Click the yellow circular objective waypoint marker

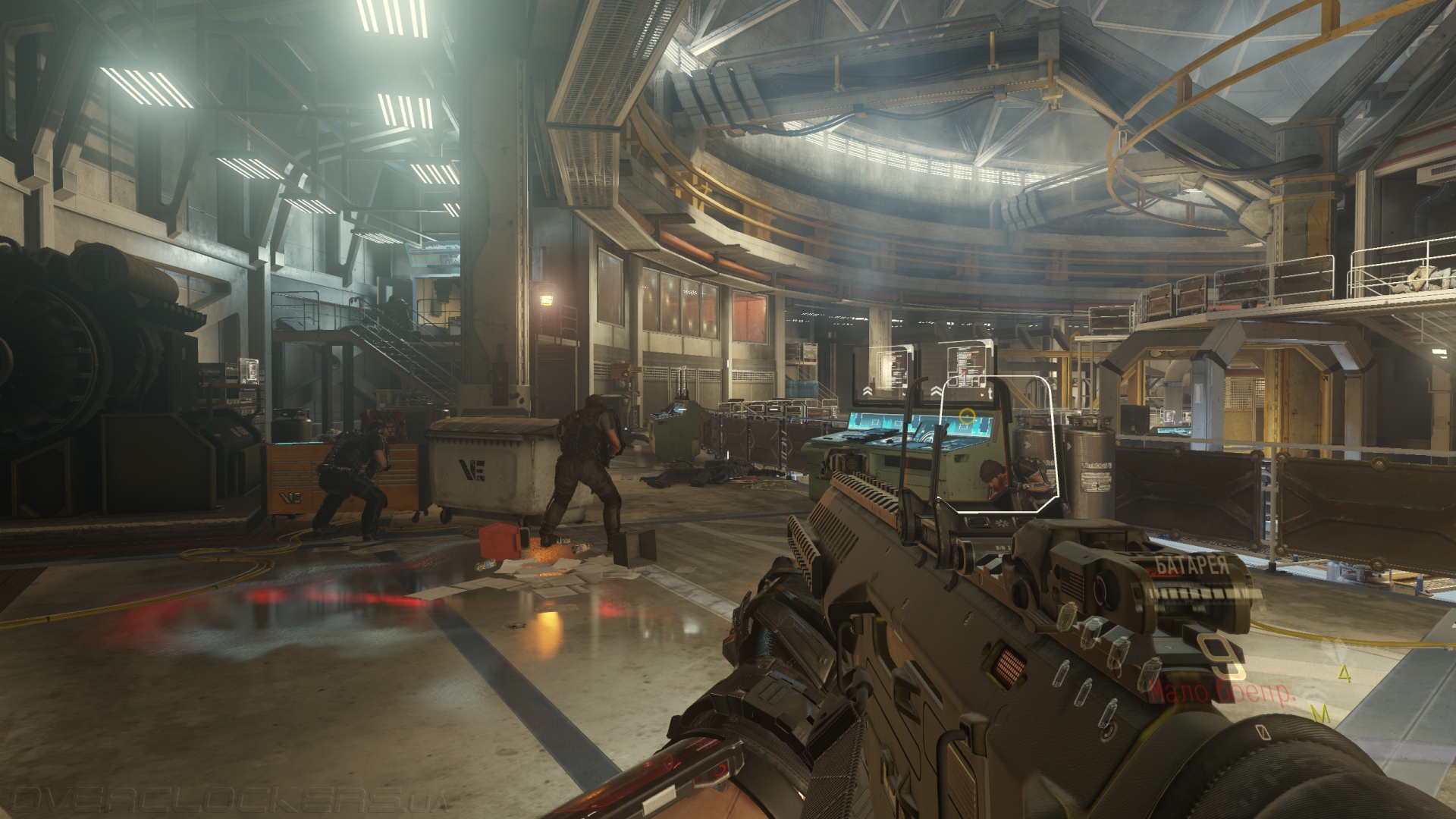coord(966,416)
